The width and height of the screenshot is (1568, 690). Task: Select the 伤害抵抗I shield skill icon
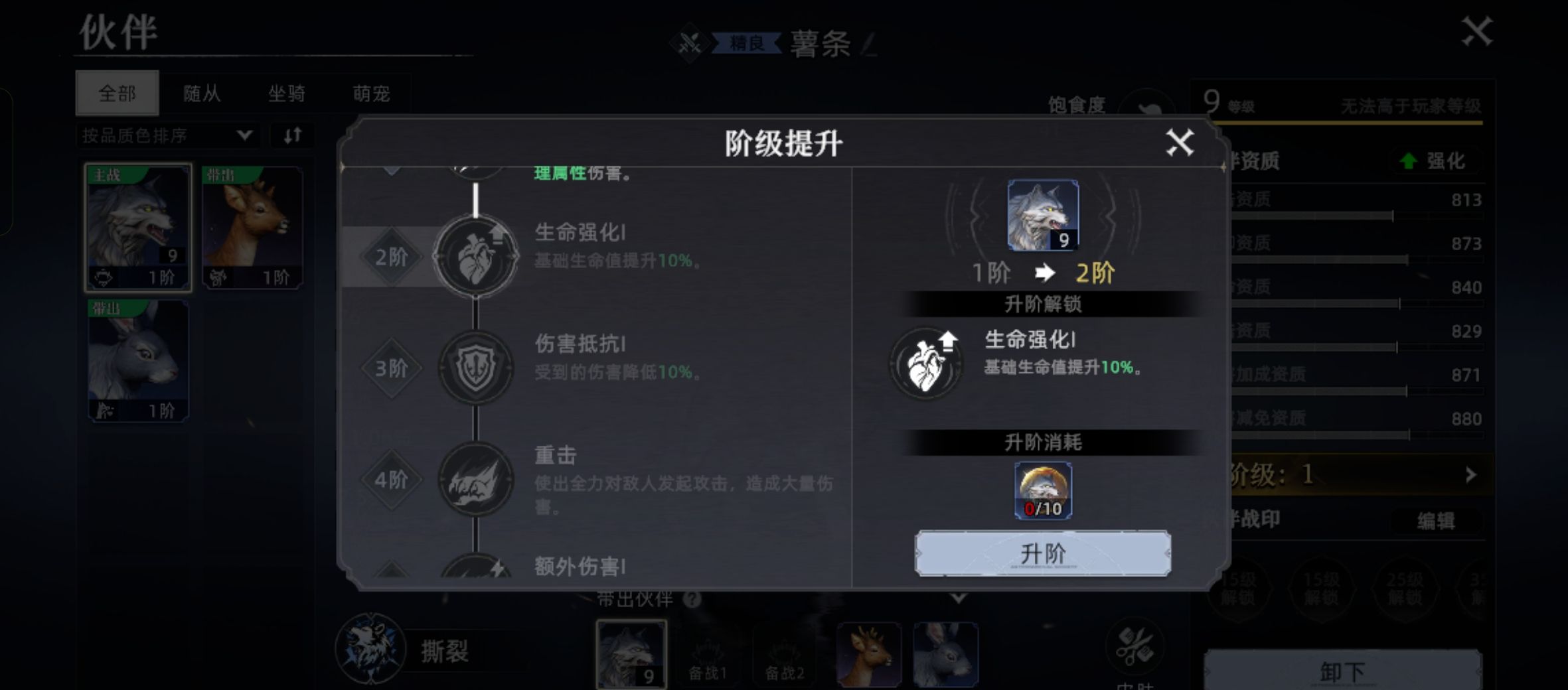(477, 368)
